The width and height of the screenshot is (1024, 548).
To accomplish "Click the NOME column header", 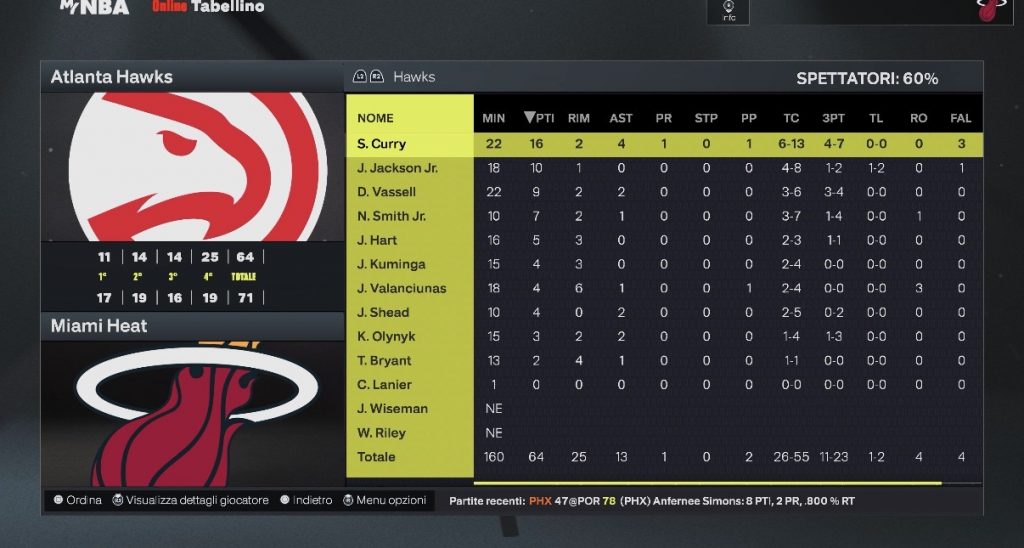I will [x=375, y=118].
